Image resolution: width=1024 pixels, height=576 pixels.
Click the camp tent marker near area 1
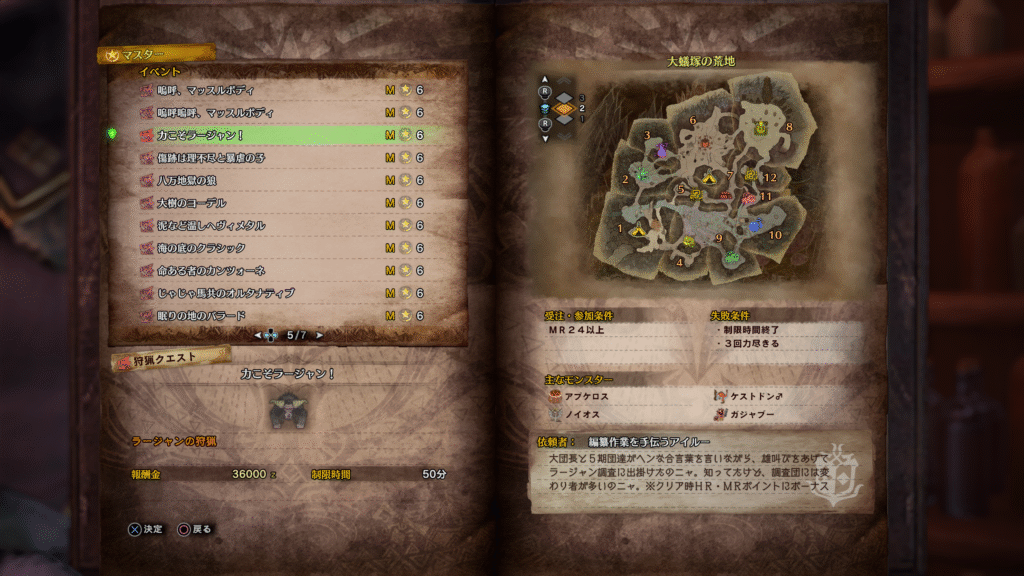tap(637, 230)
